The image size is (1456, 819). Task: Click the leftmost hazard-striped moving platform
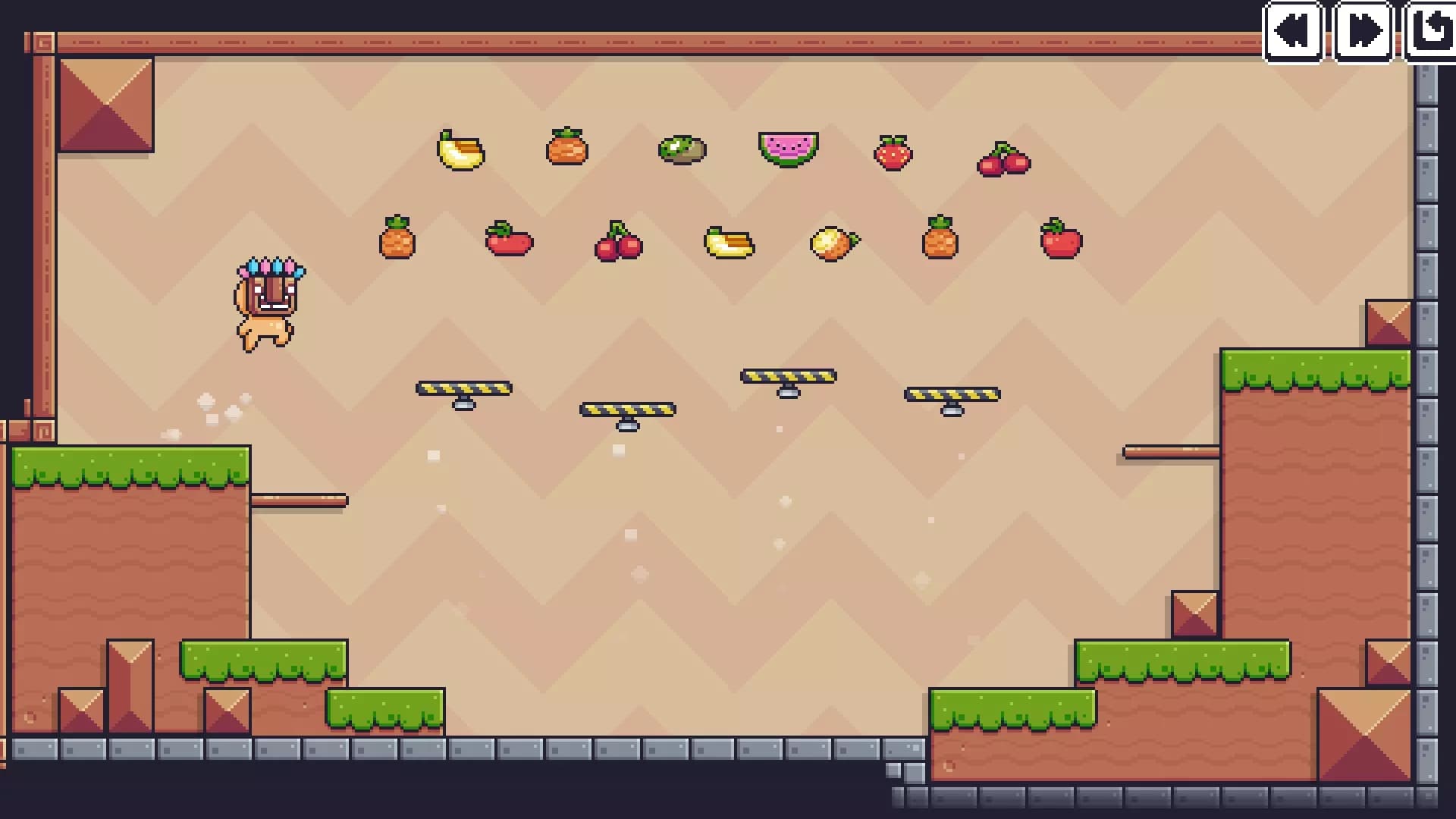(x=464, y=388)
